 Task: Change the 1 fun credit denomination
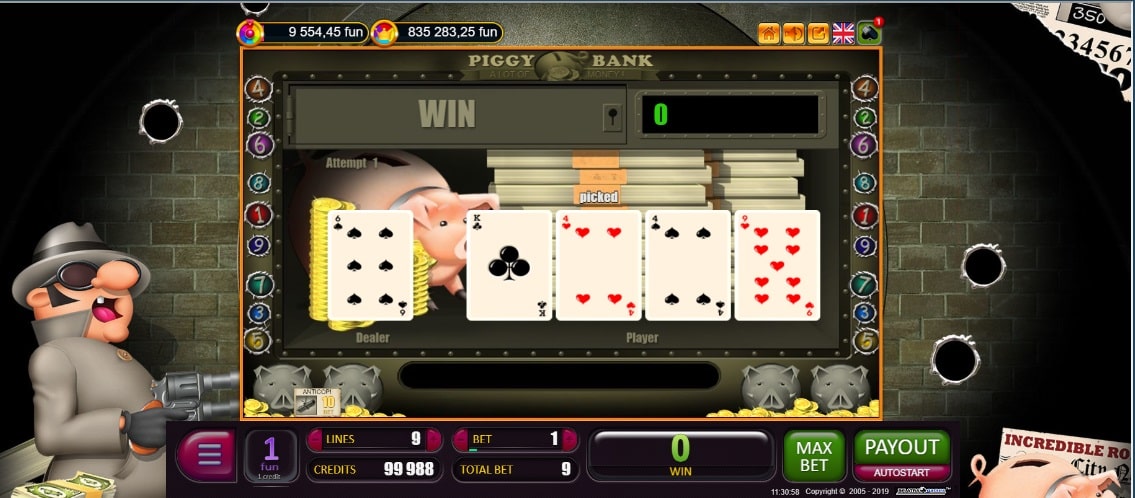[271, 456]
